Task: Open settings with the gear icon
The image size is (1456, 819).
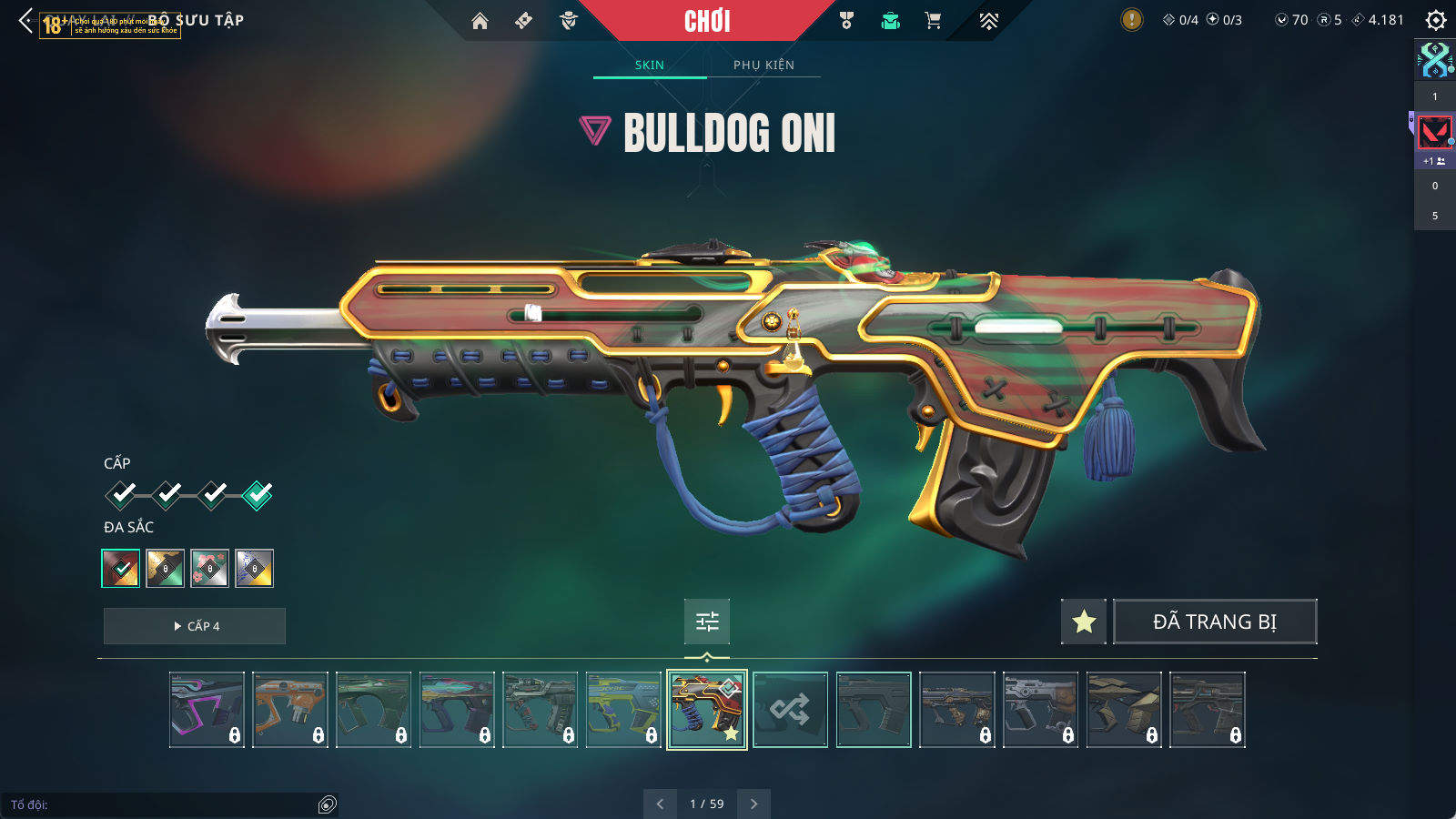Action: pos(1436,20)
